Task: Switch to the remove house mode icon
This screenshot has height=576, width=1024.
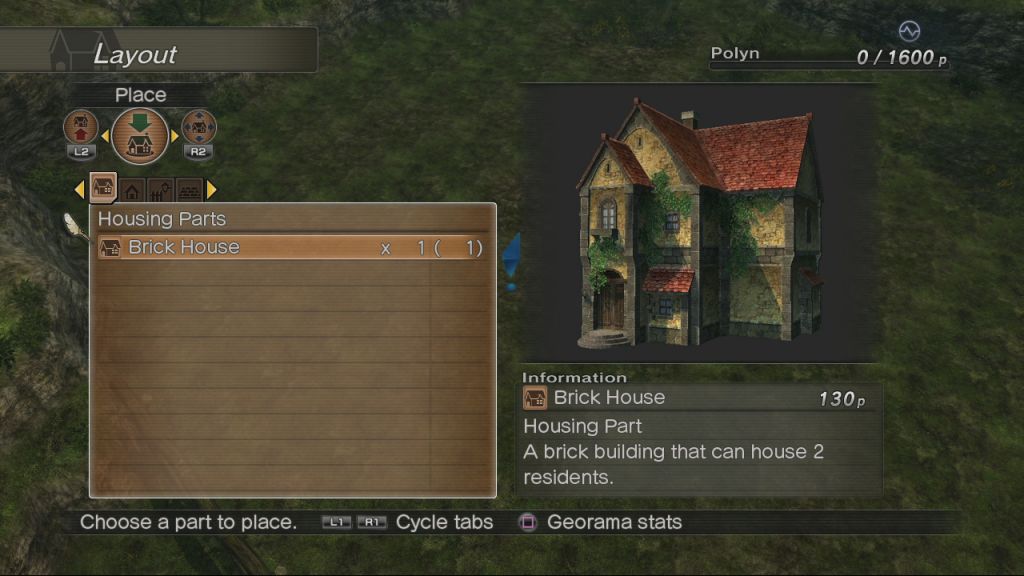Action: click(x=81, y=128)
